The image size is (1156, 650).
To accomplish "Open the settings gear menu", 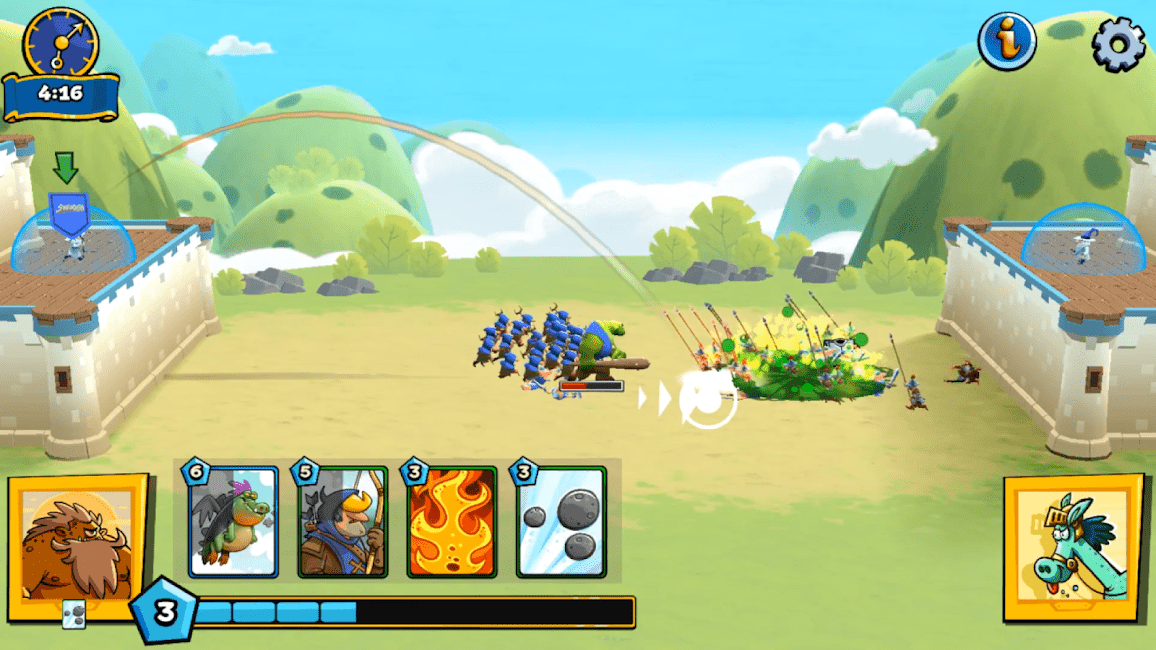I will [1117, 43].
